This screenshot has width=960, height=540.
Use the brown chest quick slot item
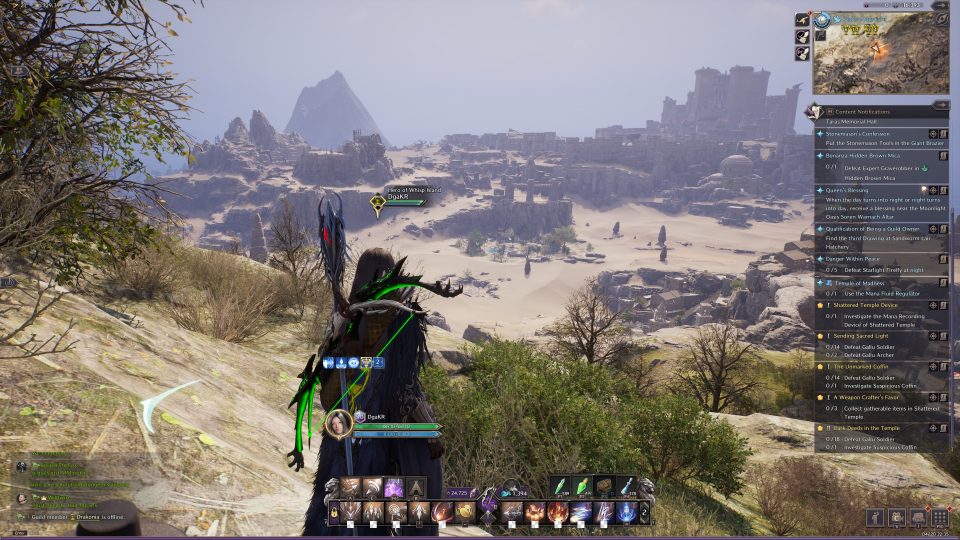(604, 487)
